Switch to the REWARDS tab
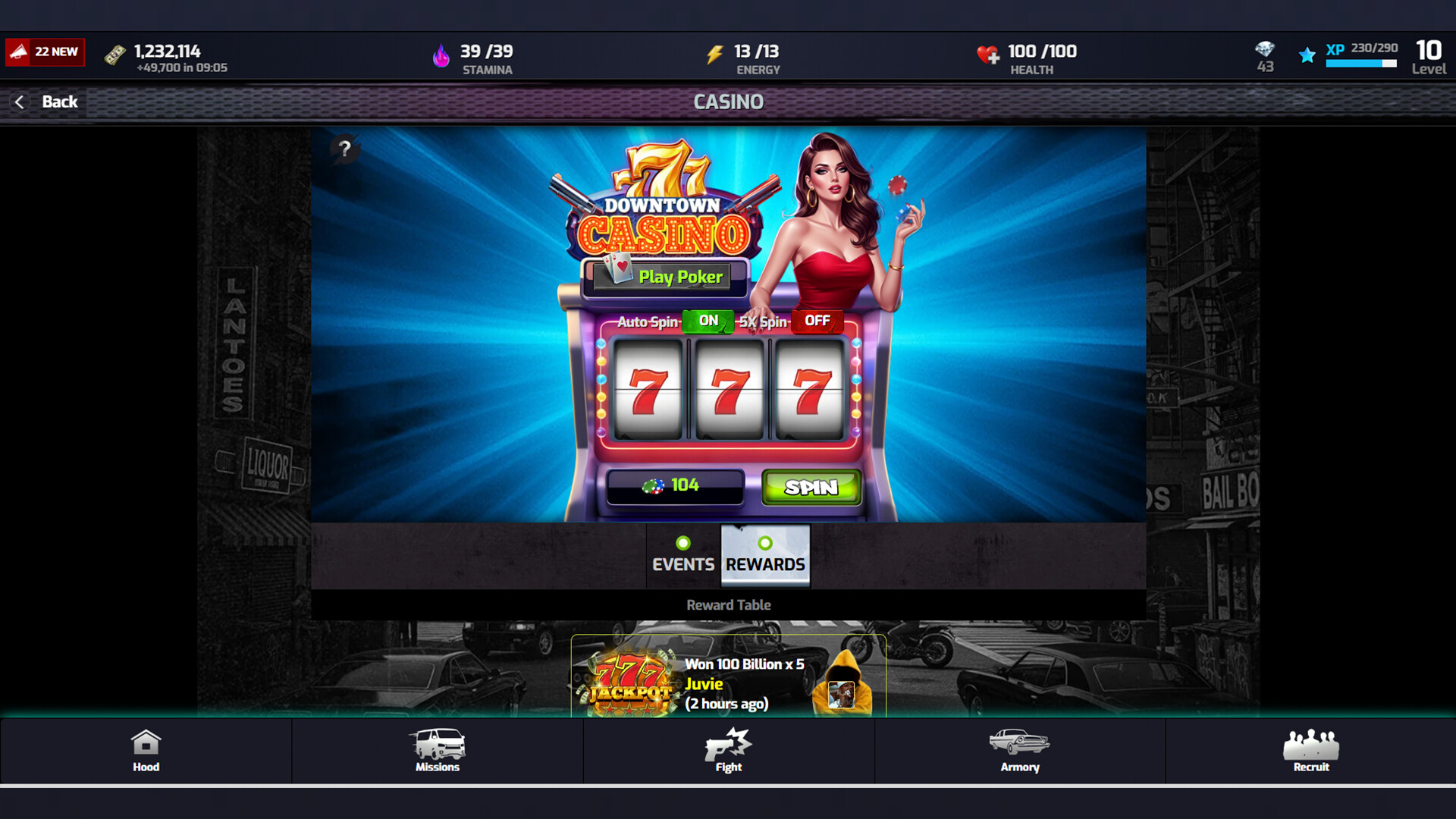1456x819 pixels. [765, 564]
